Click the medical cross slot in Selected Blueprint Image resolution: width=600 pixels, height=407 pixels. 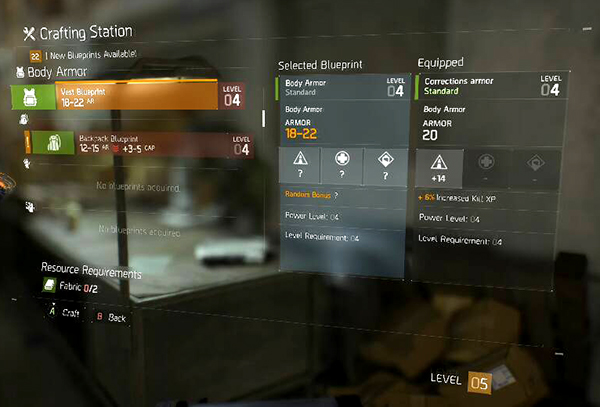click(343, 166)
